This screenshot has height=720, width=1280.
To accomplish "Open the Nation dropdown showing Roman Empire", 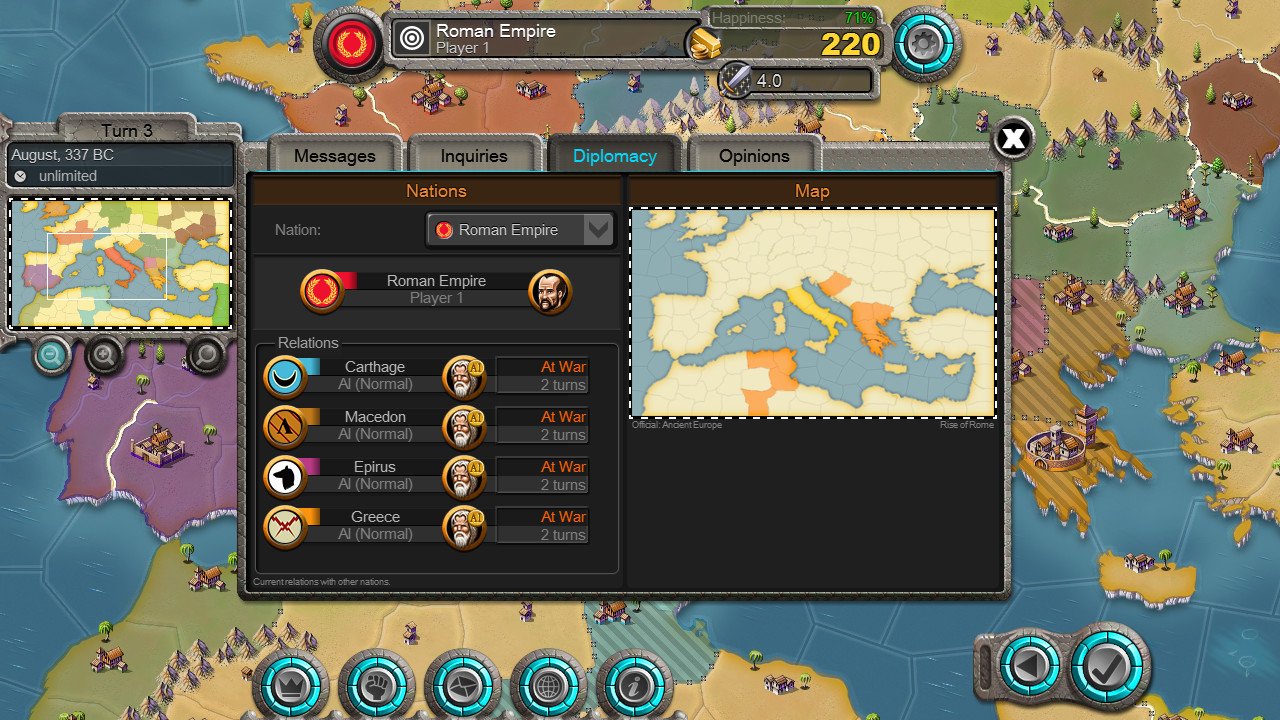I will point(519,230).
